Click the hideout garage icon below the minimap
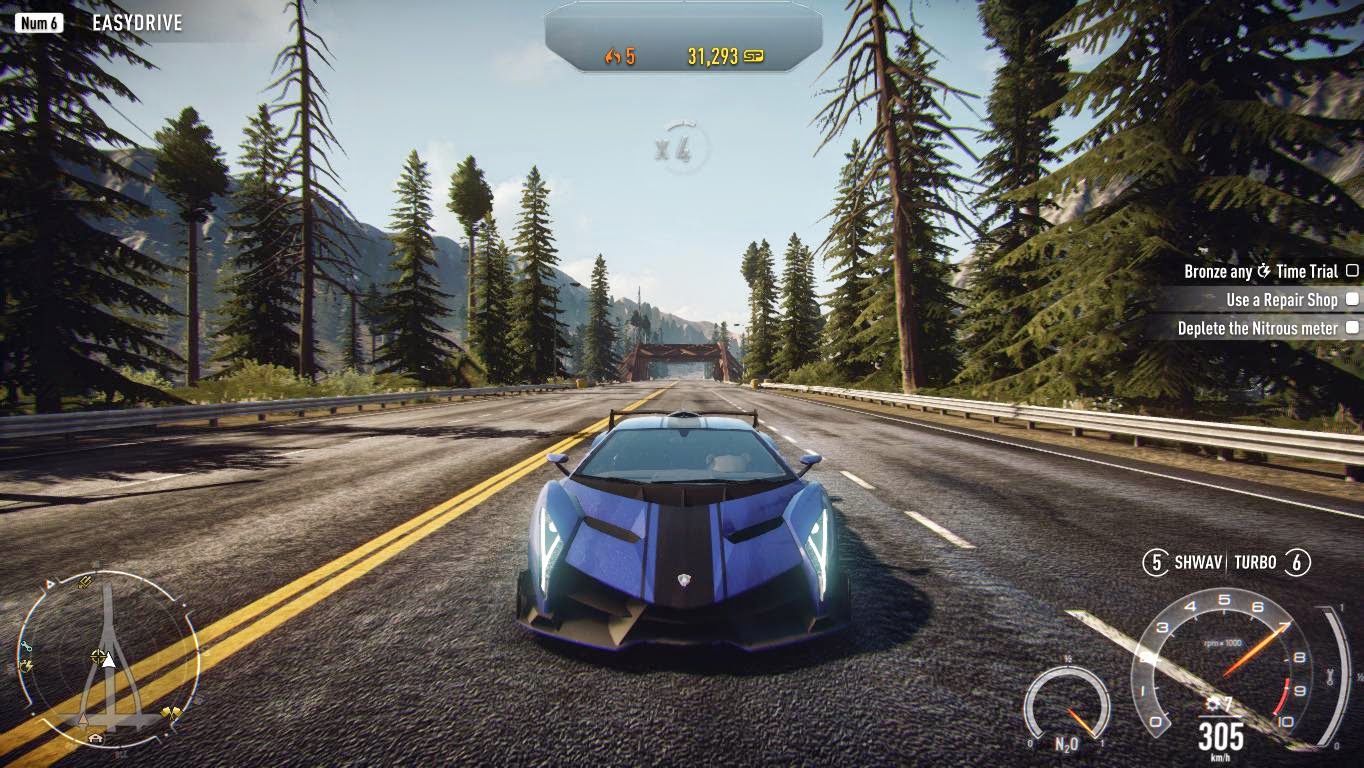 [x=96, y=737]
